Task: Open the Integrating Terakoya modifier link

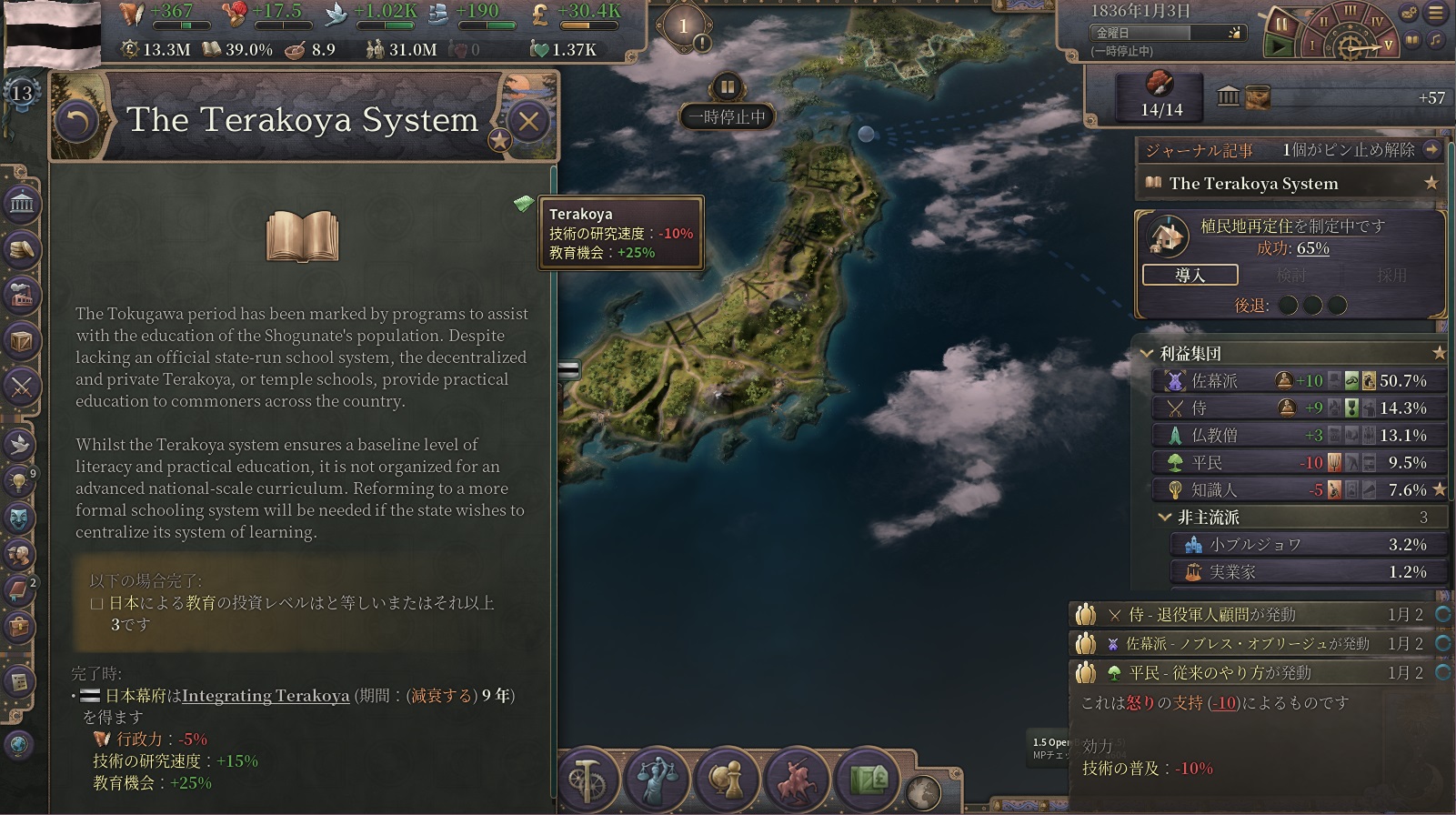Action: pyautogui.click(x=266, y=696)
